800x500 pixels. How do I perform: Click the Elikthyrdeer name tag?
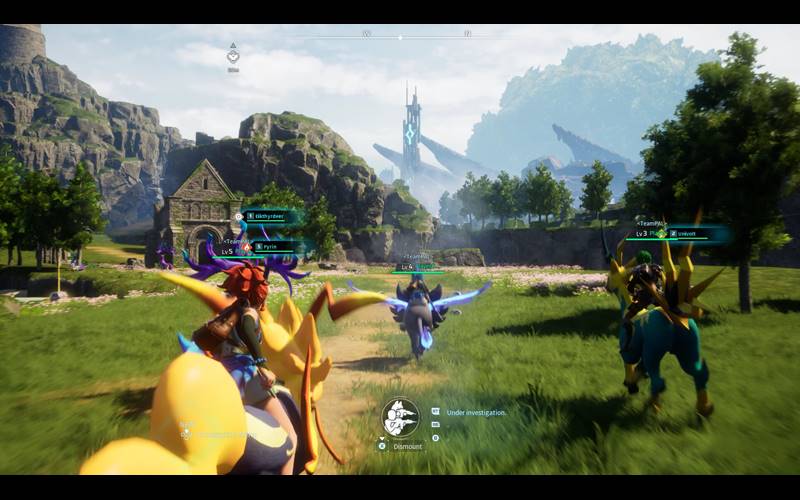pos(269,215)
